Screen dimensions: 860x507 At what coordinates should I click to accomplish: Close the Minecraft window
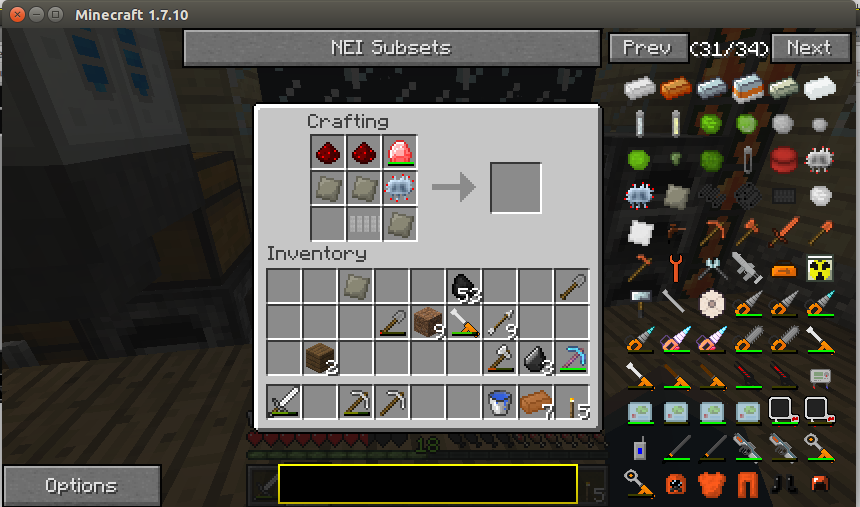pos(13,15)
